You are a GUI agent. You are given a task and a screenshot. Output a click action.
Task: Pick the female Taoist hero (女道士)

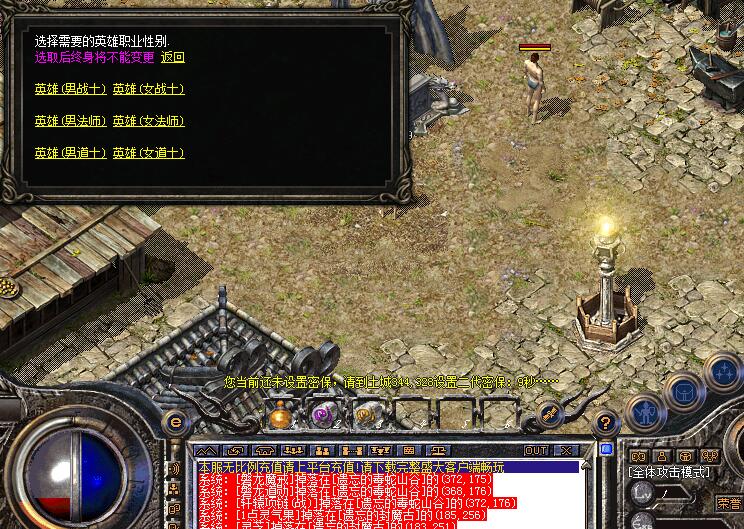pyautogui.click(x=148, y=153)
